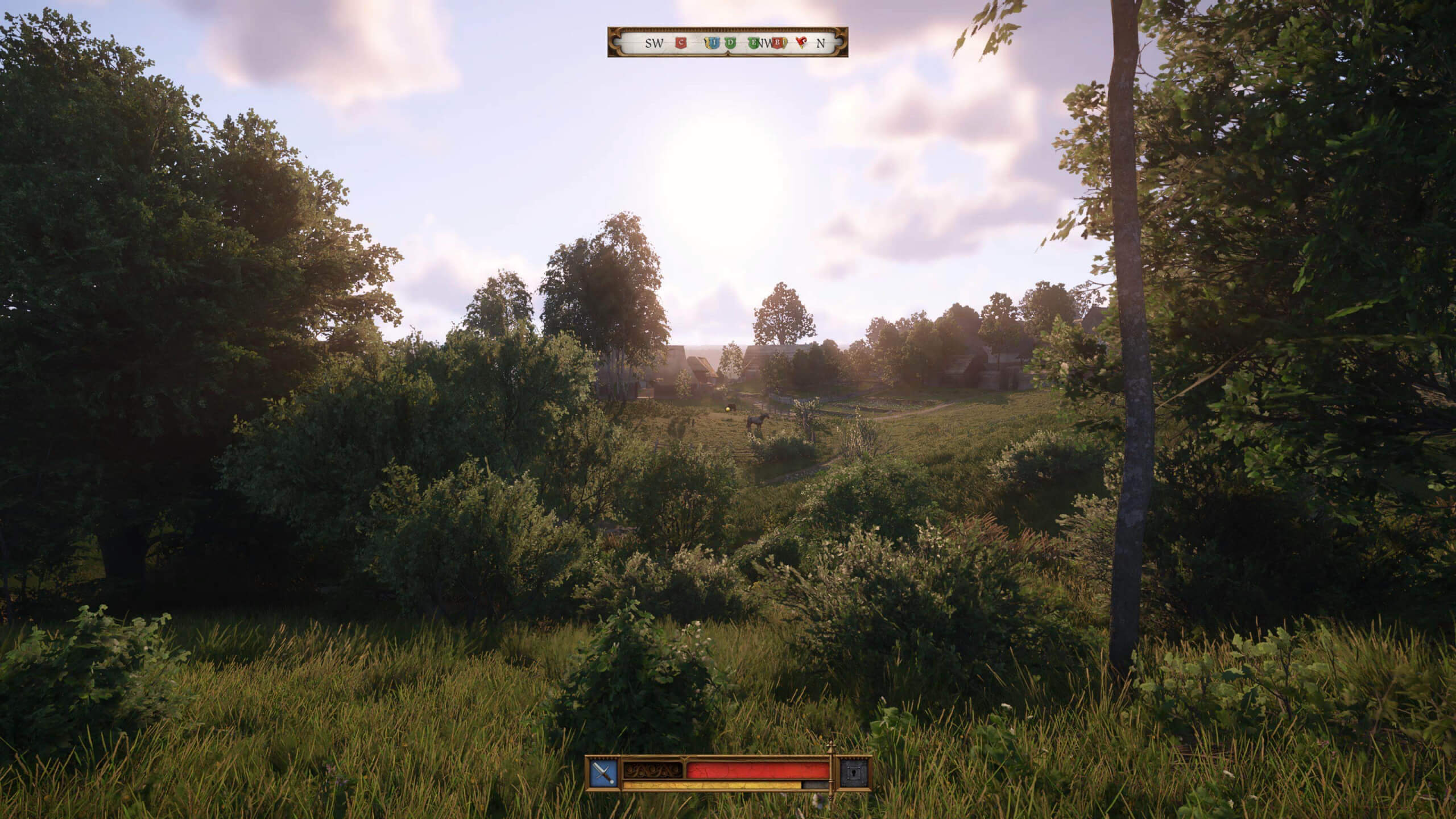Click the red rooster marker on compass

click(802, 43)
